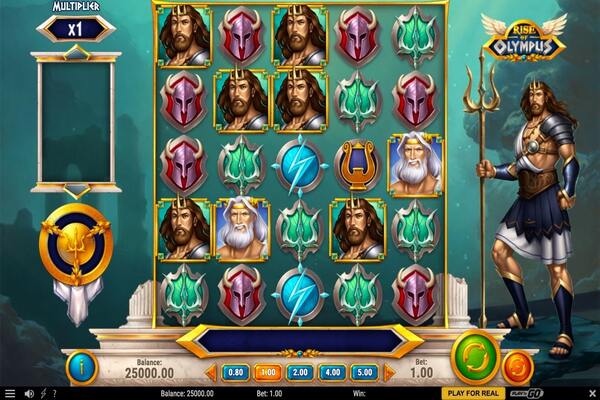The width and height of the screenshot is (600, 400).
Task: Open the hamburger menu
Action: [9, 393]
